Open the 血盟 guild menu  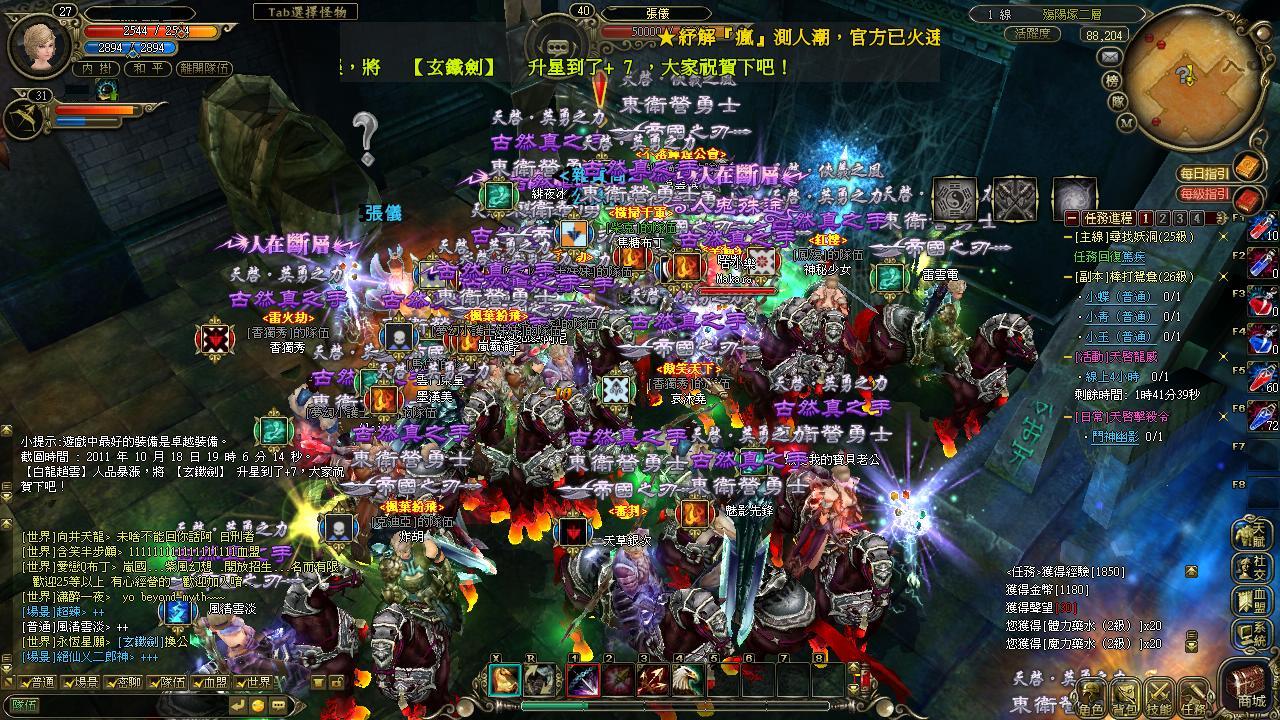coord(1253,599)
